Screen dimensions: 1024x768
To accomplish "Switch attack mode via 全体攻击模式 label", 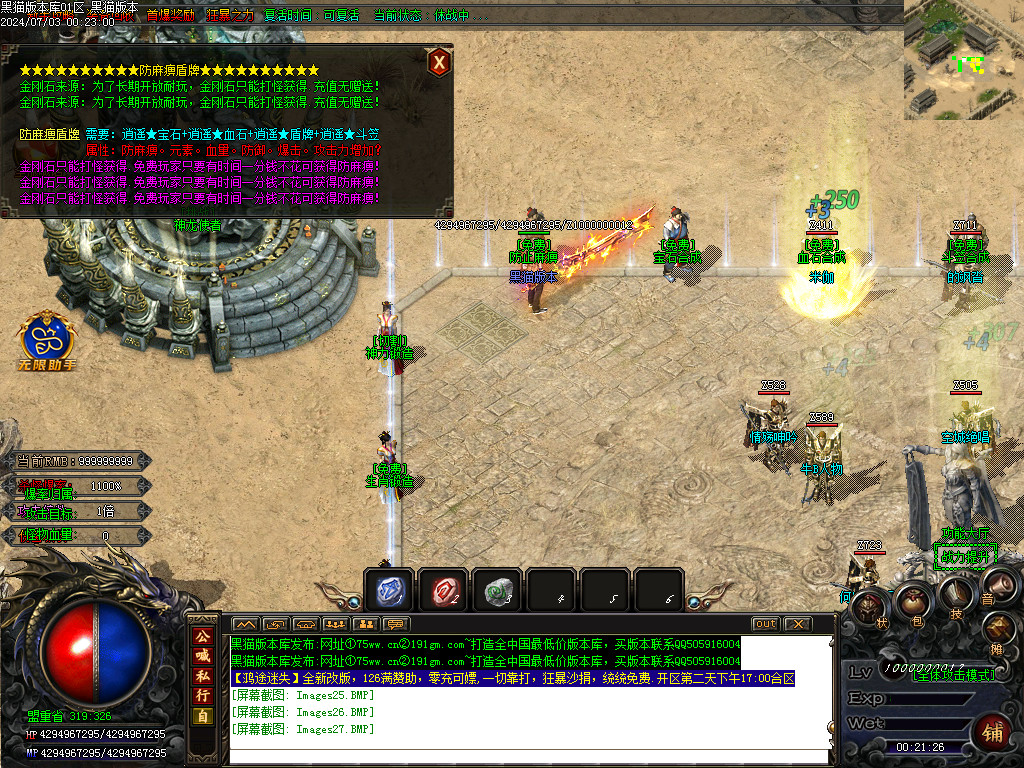I will 952,676.
